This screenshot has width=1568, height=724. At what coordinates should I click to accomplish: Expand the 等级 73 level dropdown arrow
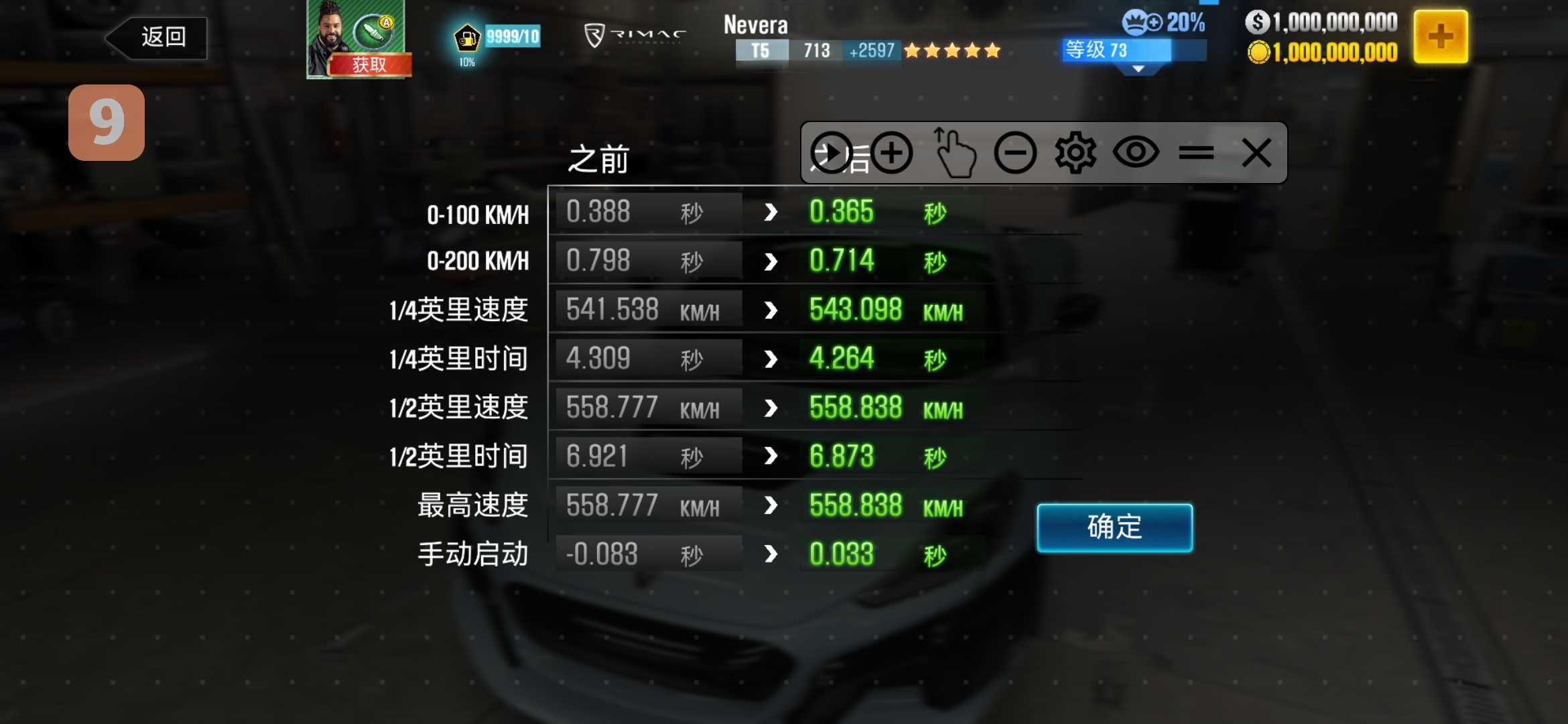tap(1138, 69)
